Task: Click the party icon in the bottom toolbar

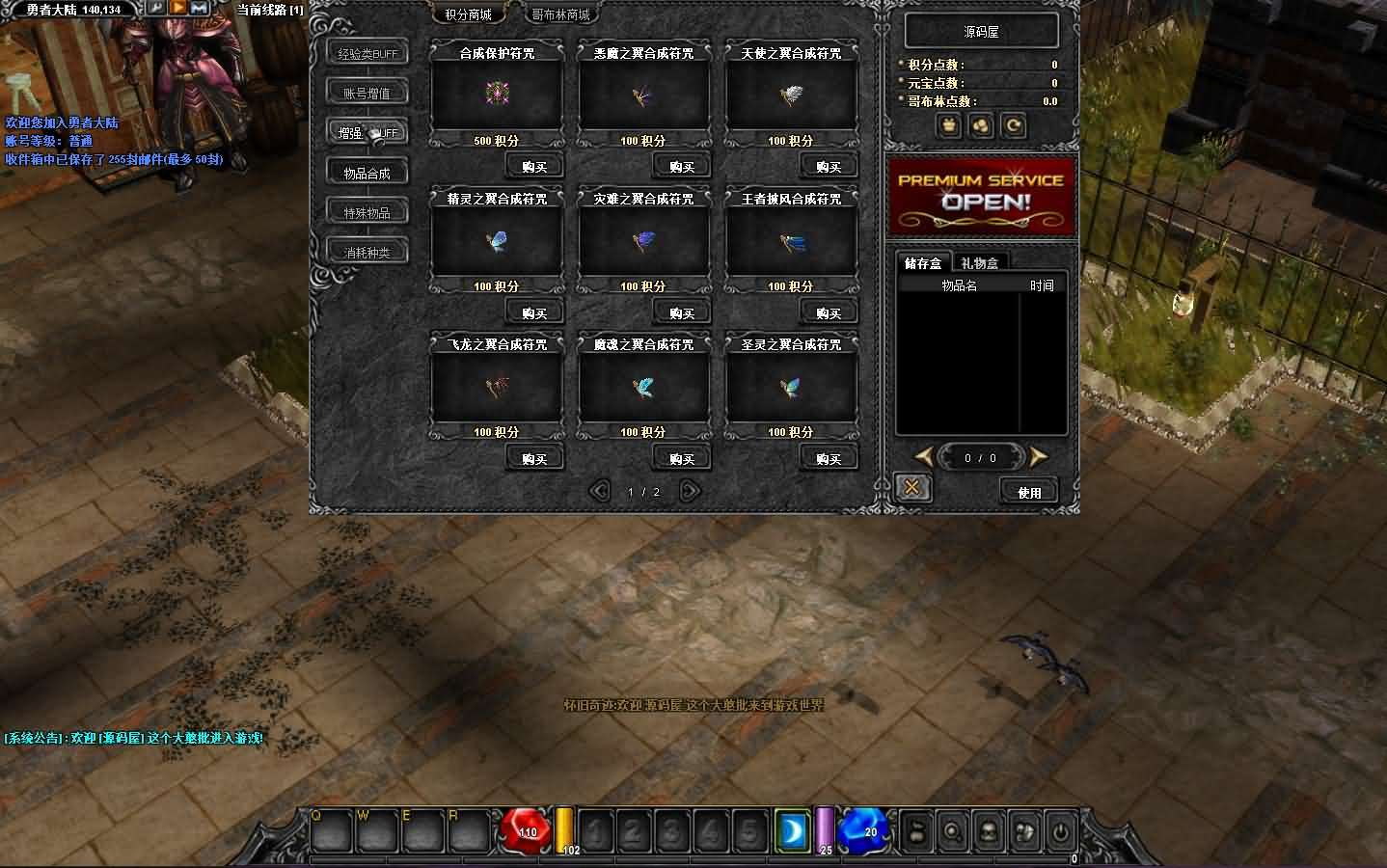Action: (914, 832)
